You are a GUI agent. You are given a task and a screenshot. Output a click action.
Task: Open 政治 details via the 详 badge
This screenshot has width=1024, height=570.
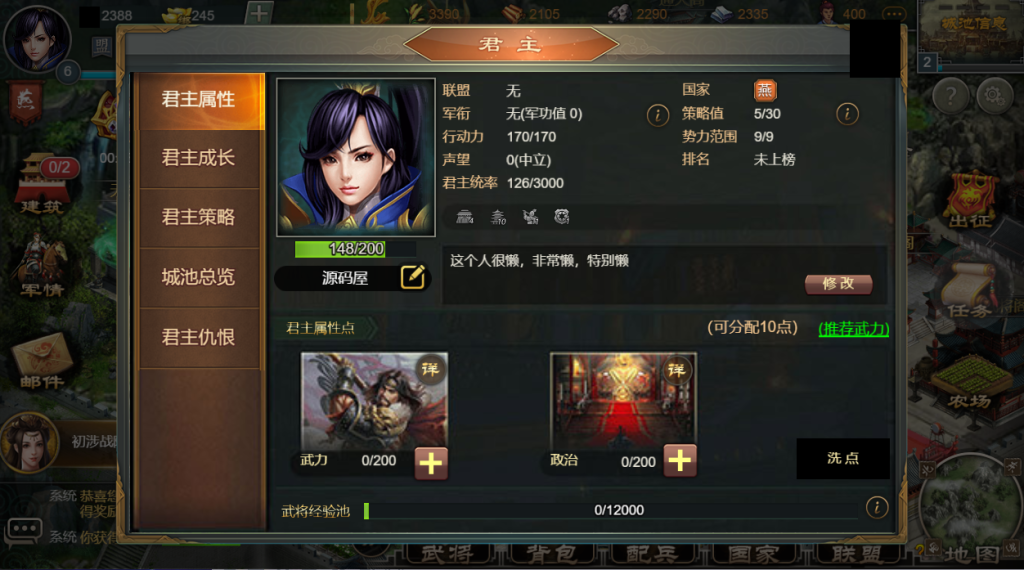pyautogui.click(x=678, y=370)
